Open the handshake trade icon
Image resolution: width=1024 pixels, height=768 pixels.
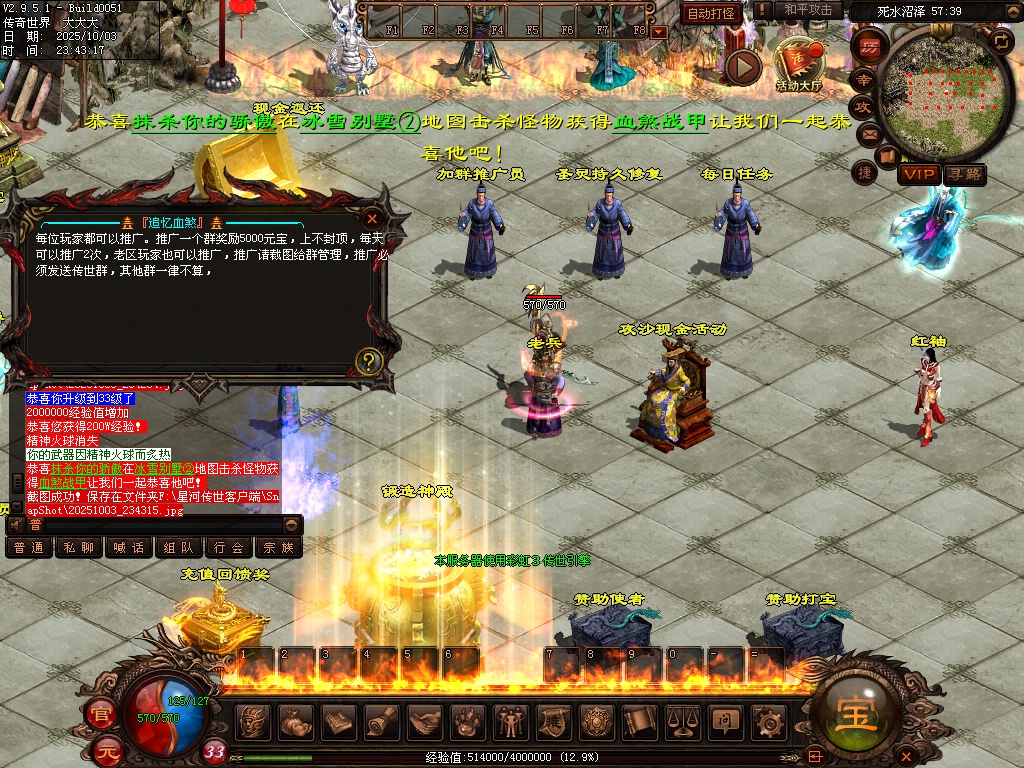(x=426, y=720)
